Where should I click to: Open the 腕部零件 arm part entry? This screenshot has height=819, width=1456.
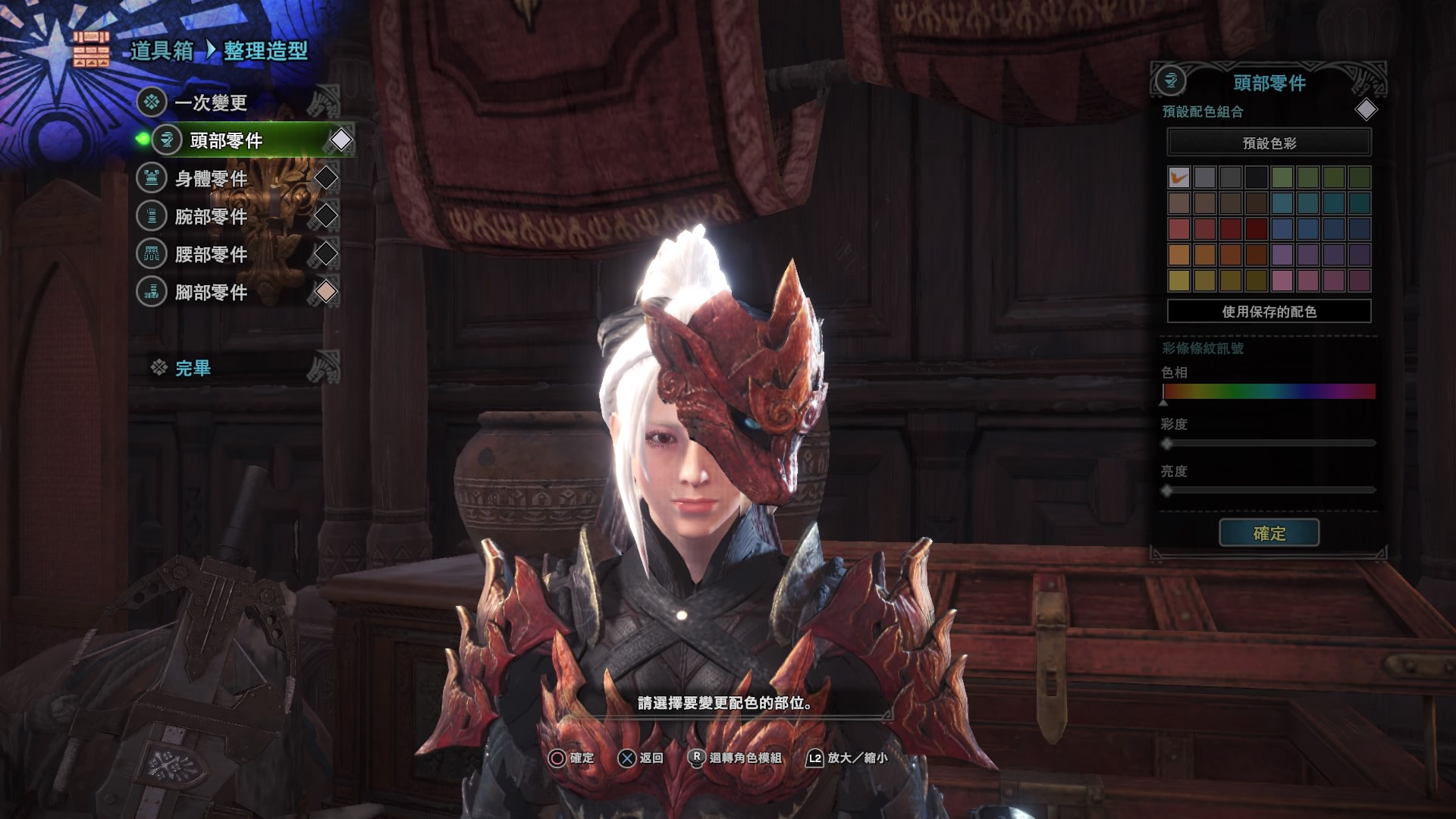[211, 216]
